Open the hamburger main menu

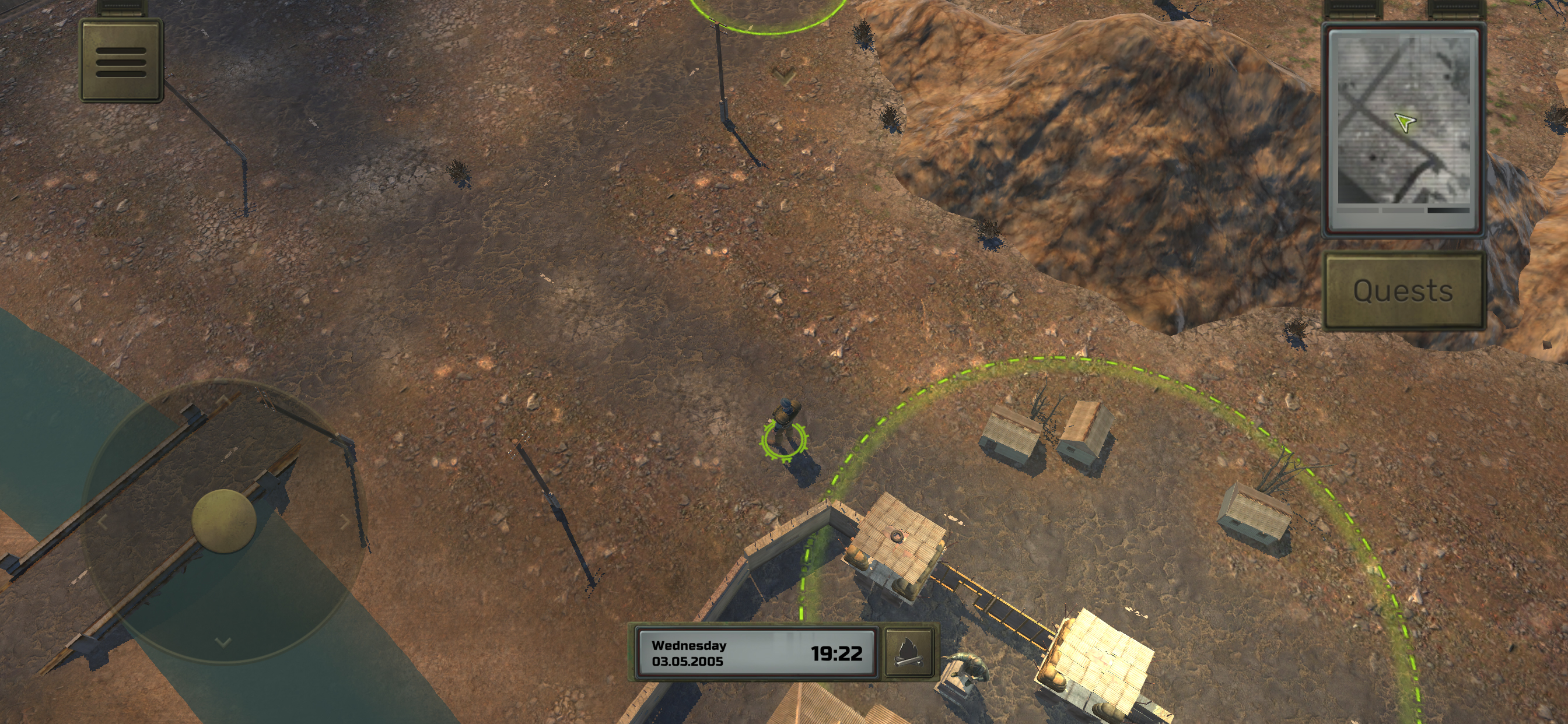[x=121, y=60]
